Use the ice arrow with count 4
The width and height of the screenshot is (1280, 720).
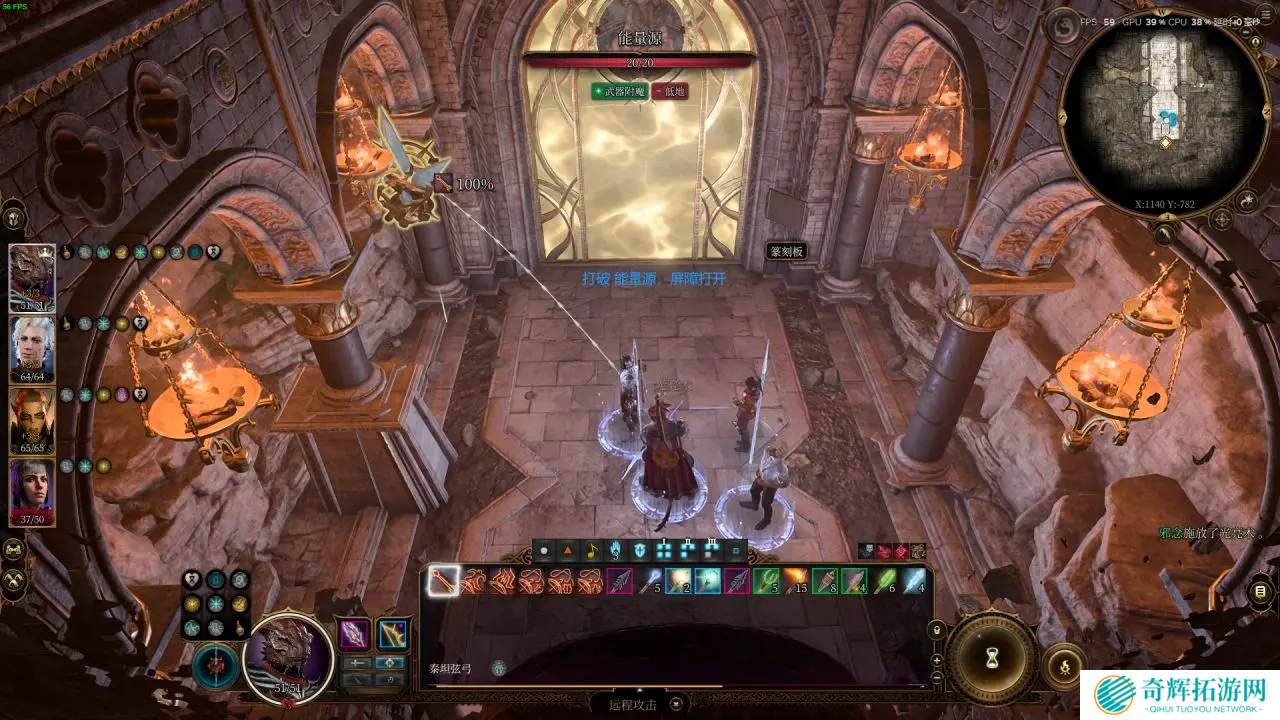click(915, 581)
